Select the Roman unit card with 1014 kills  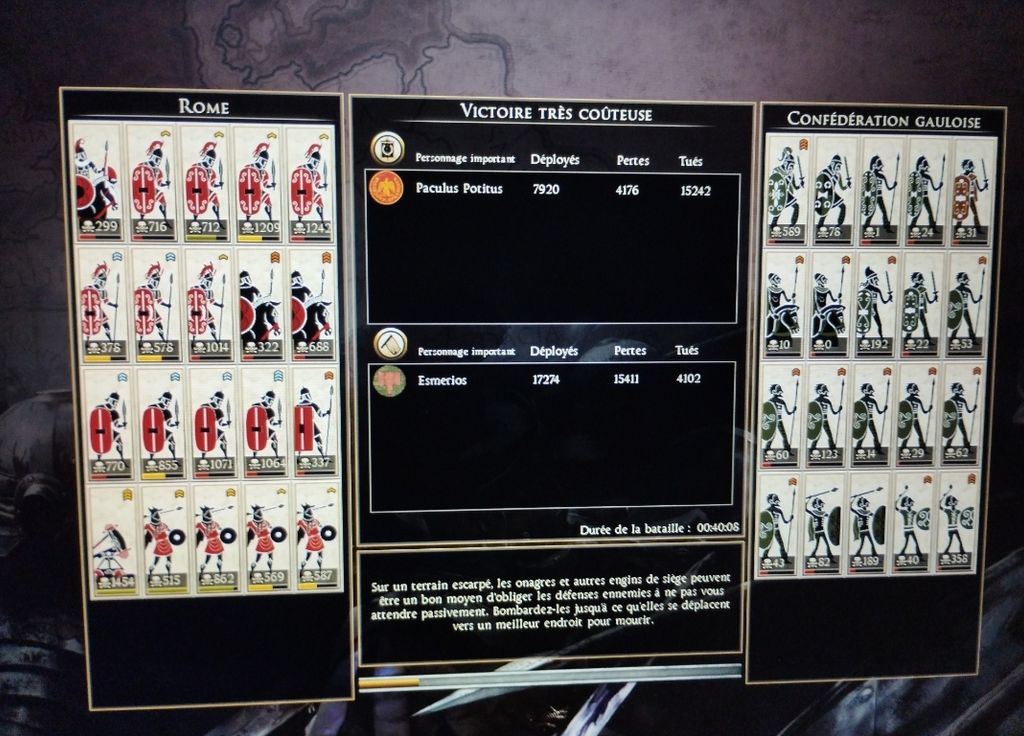click(x=206, y=303)
